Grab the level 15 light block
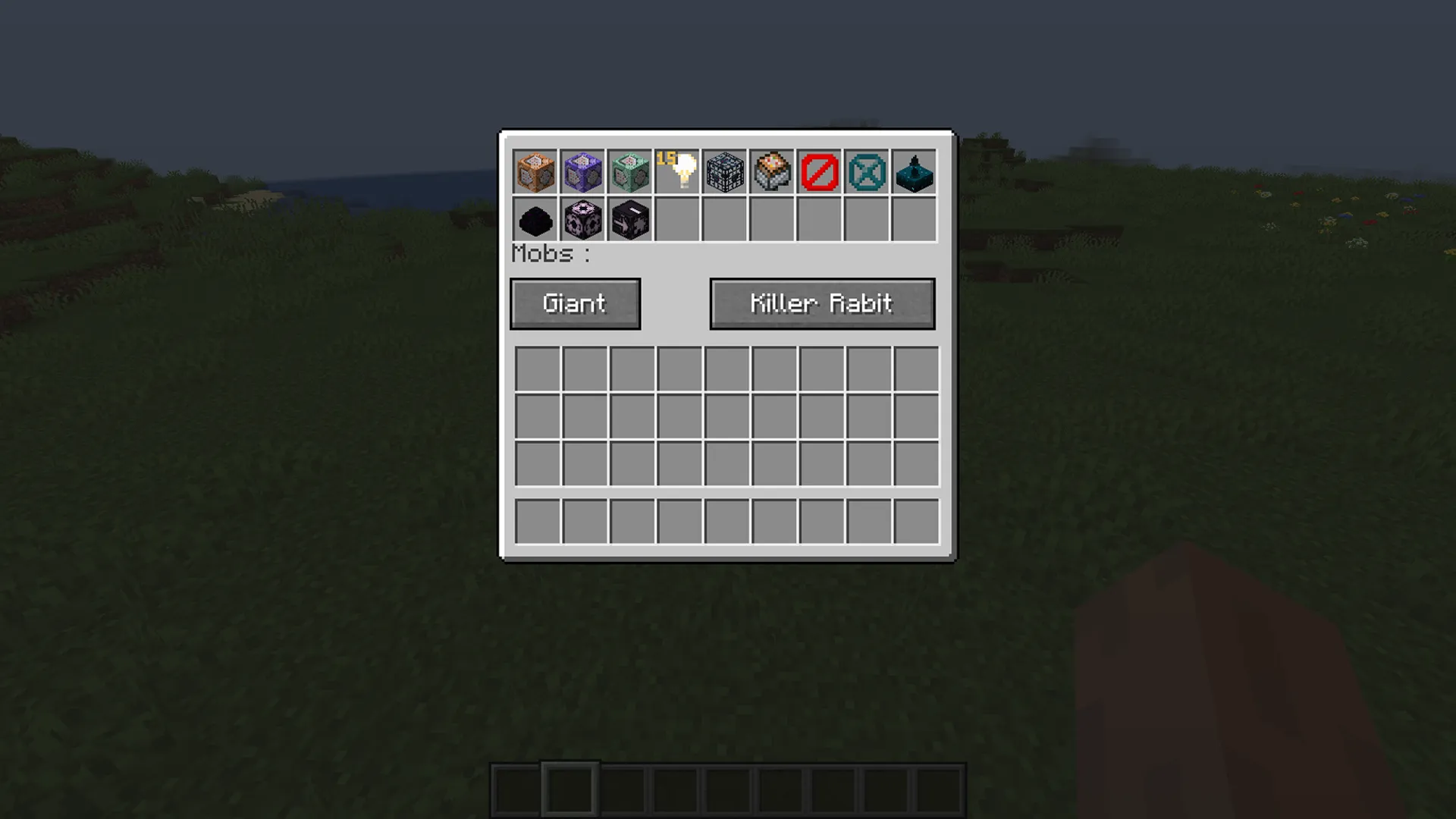This screenshot has width=1456, height=819. click(678, 172)
